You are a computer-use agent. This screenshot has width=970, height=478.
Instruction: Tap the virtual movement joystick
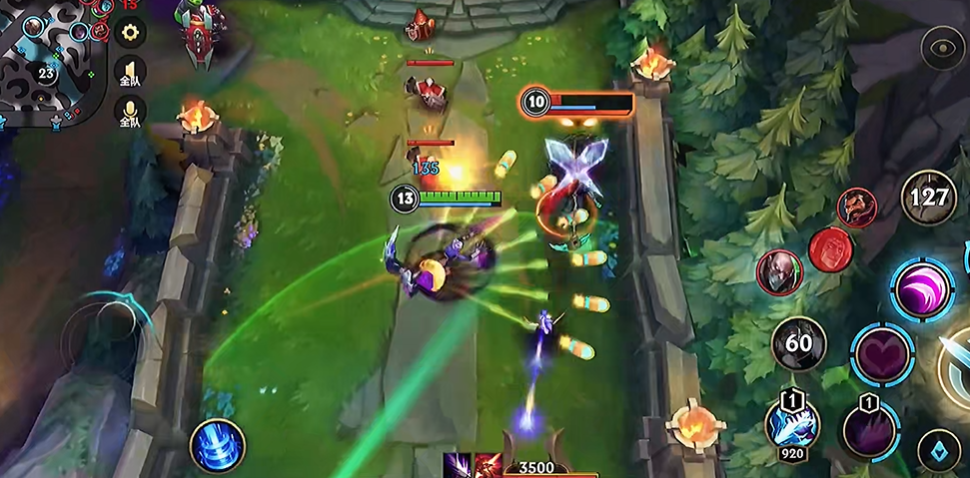click(102, 335)
